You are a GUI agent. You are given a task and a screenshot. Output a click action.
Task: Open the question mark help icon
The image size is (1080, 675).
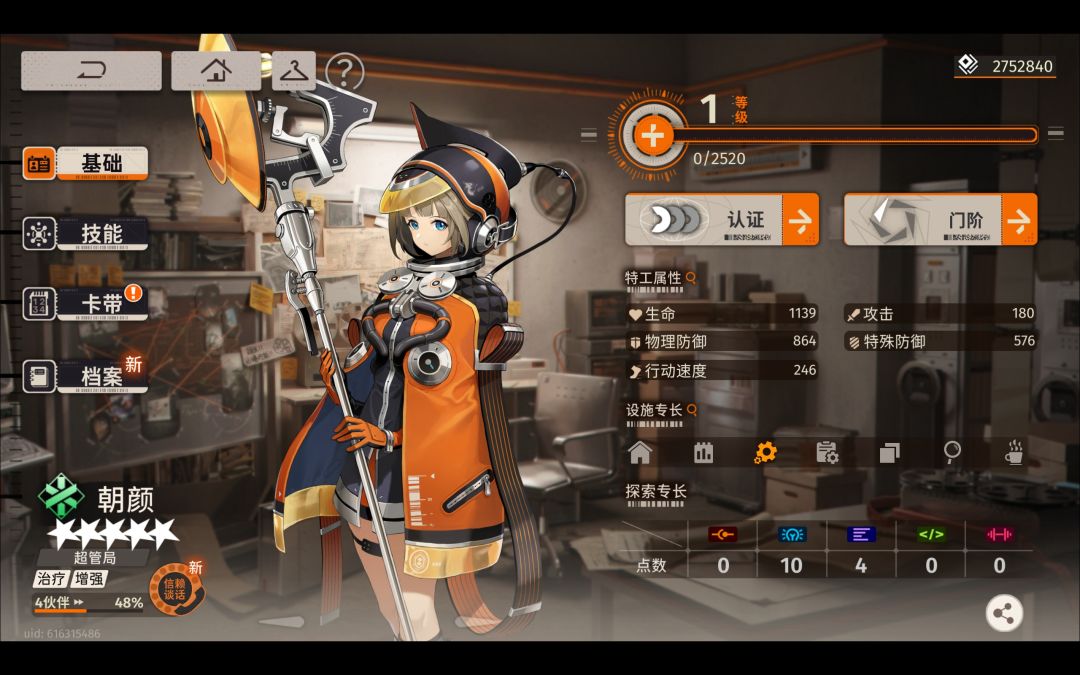coord(345,72)
